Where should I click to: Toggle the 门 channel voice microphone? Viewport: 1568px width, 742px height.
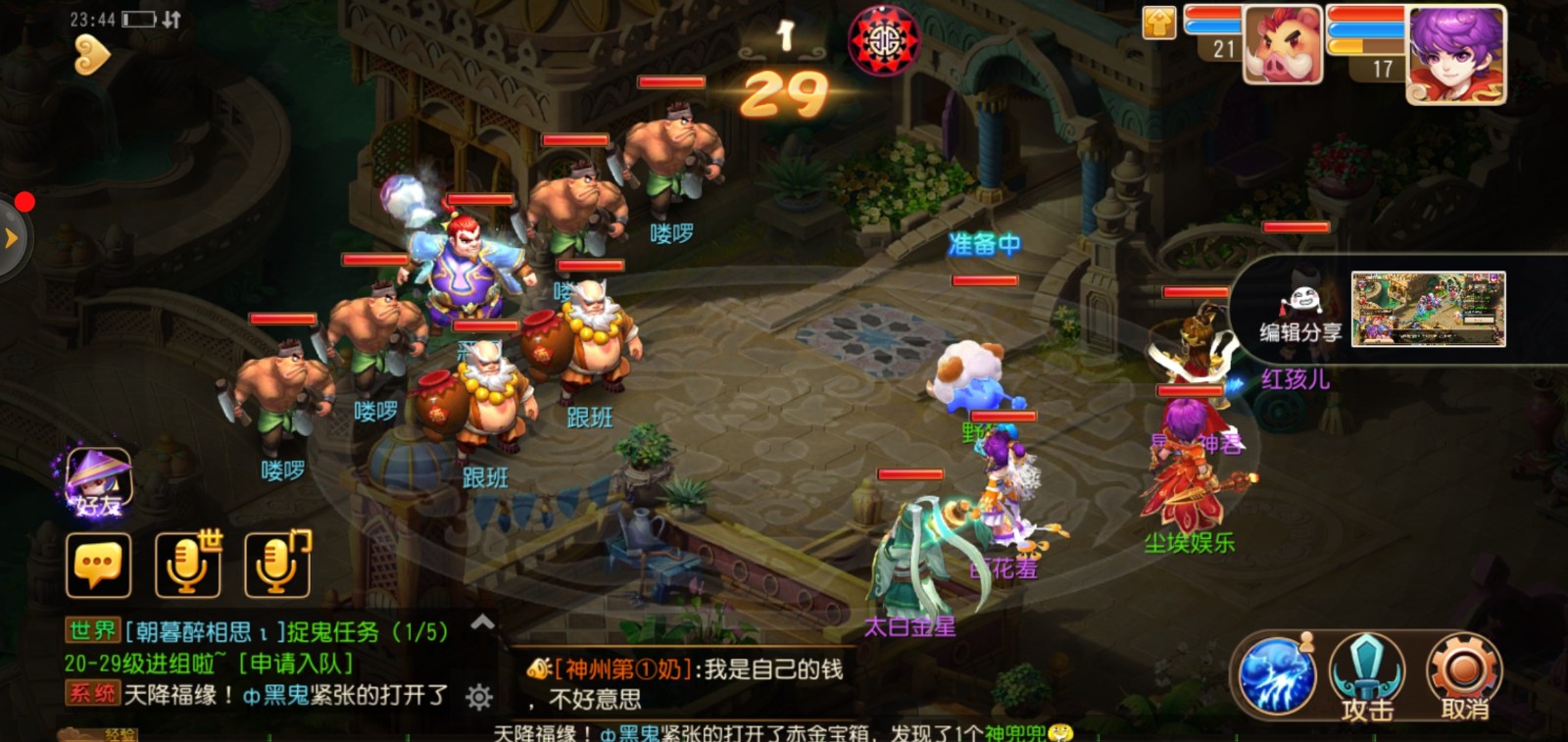point(275,564)
